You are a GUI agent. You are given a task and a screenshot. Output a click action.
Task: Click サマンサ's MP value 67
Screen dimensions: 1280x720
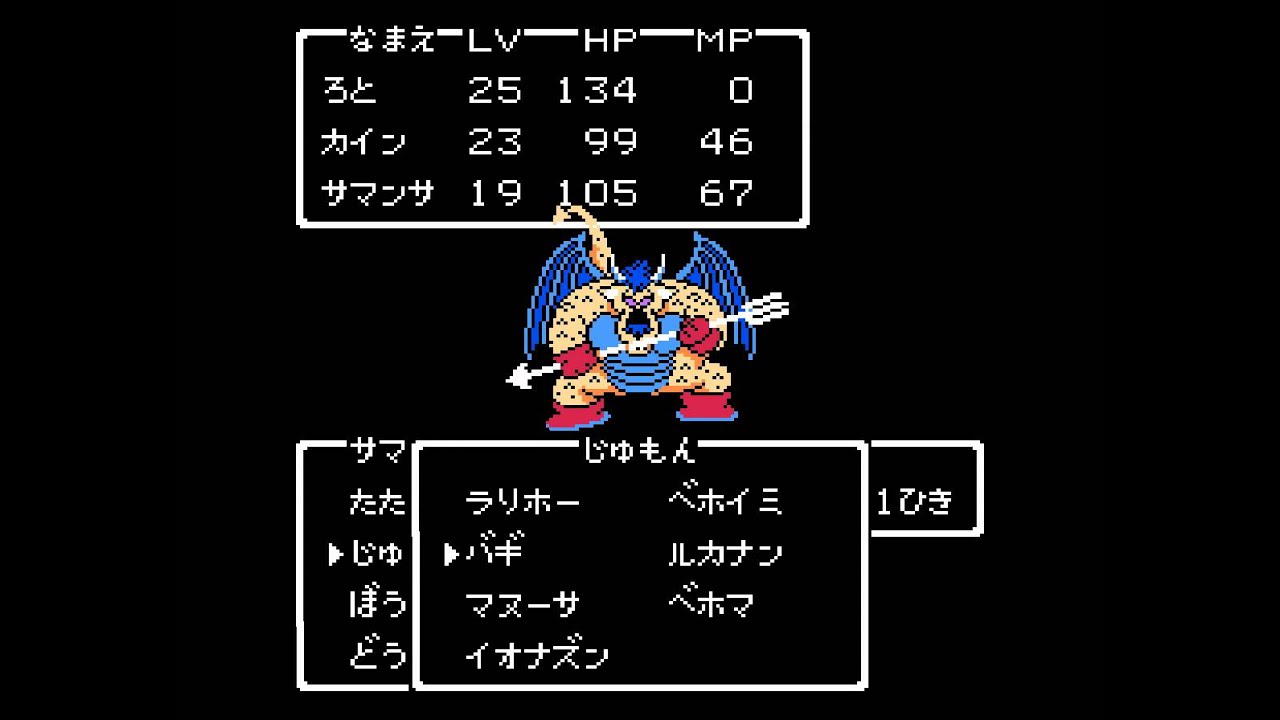pos(729,193)
